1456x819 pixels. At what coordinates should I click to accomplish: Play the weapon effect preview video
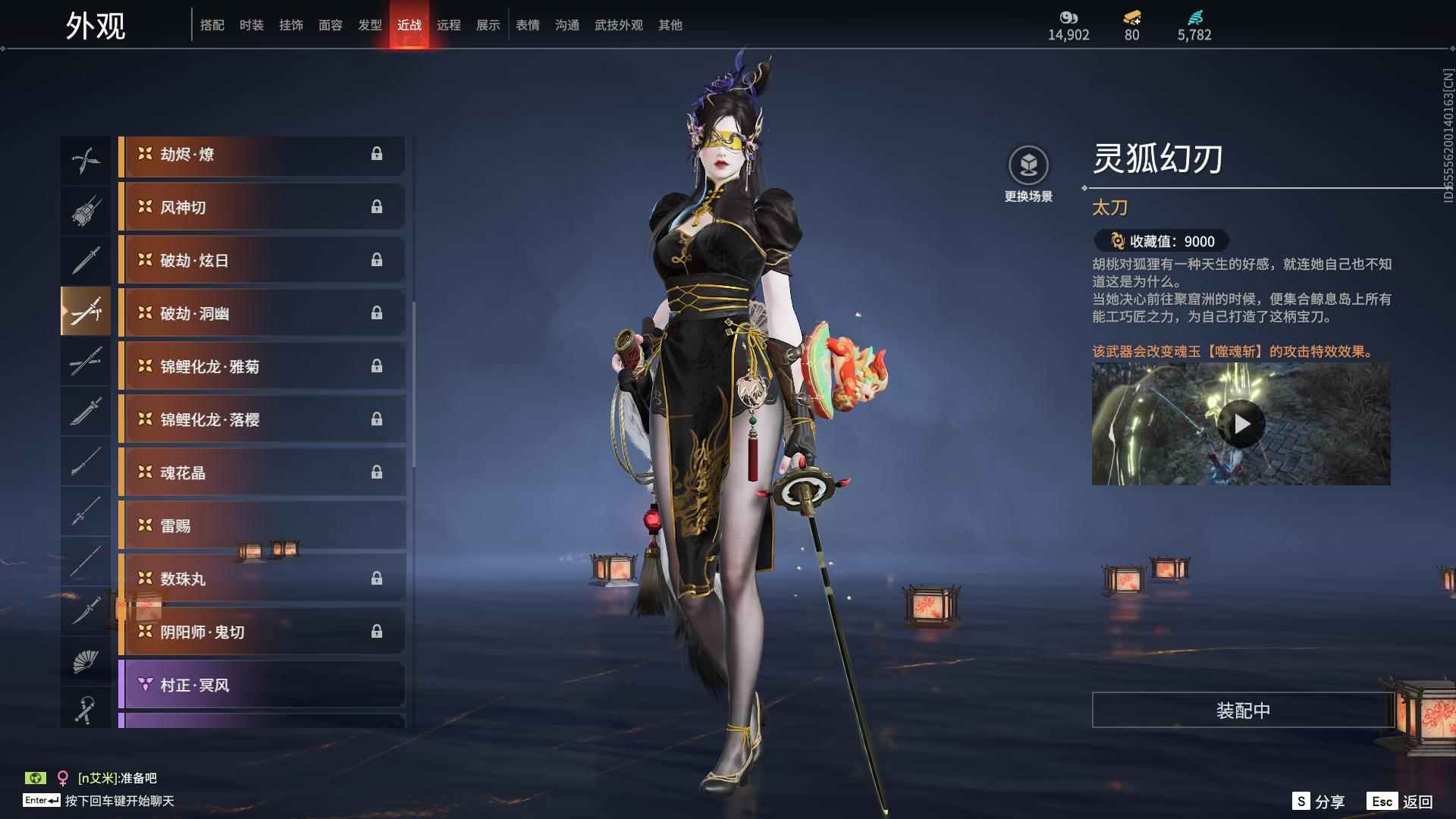1241,425
